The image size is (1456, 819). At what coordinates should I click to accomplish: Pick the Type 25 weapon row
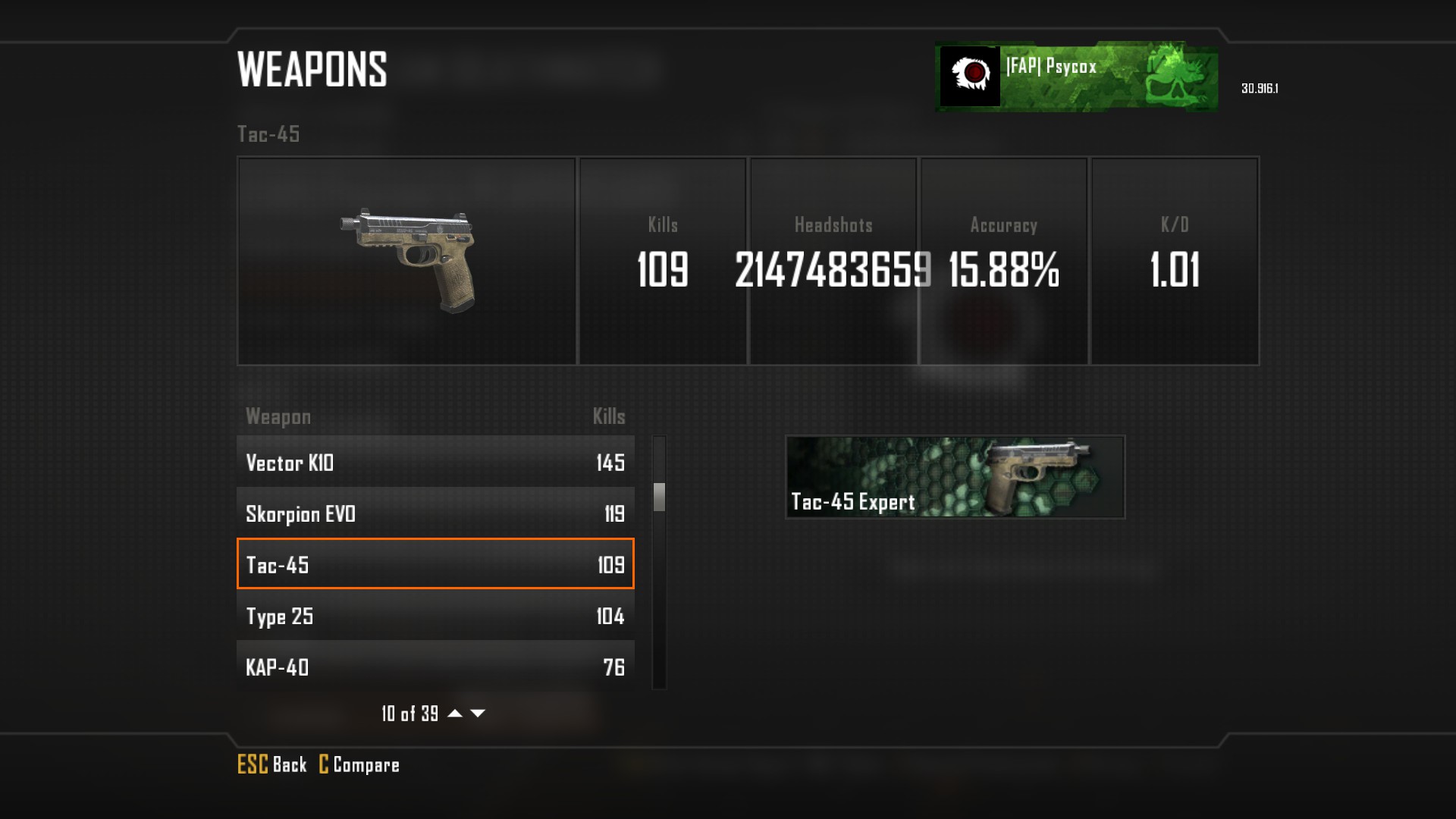435,615
